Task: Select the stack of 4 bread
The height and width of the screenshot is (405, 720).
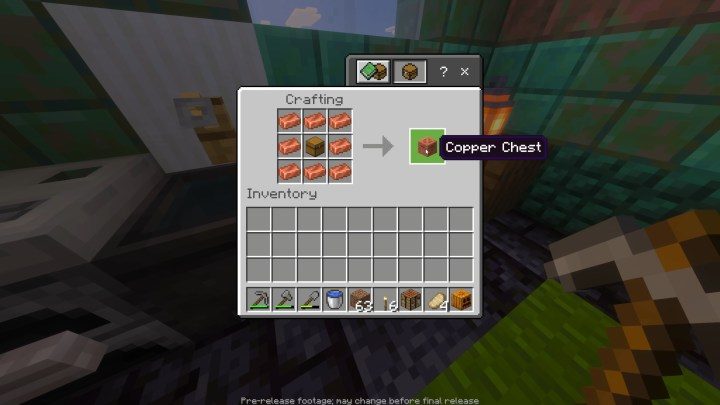Action: pos(435,298)
